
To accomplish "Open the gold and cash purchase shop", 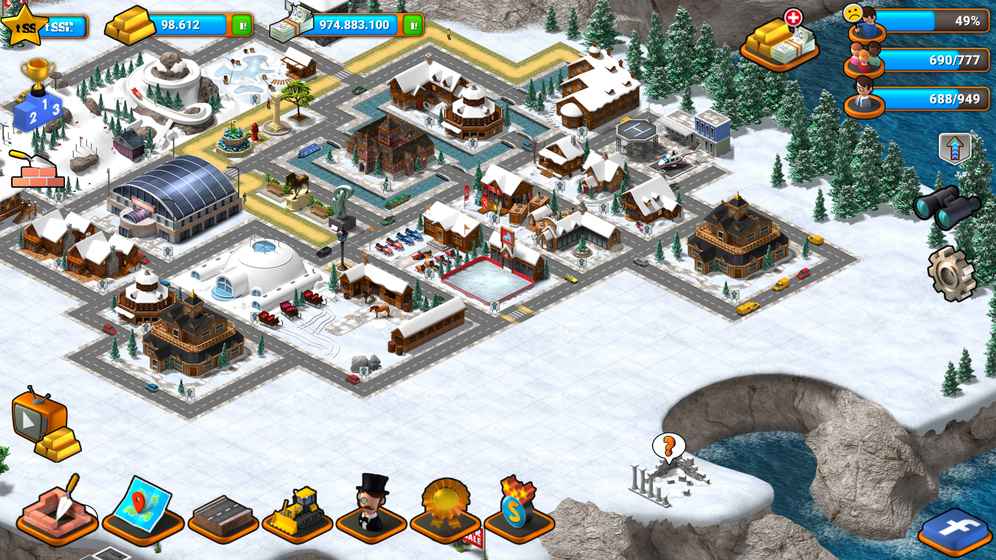I will 779,43.
